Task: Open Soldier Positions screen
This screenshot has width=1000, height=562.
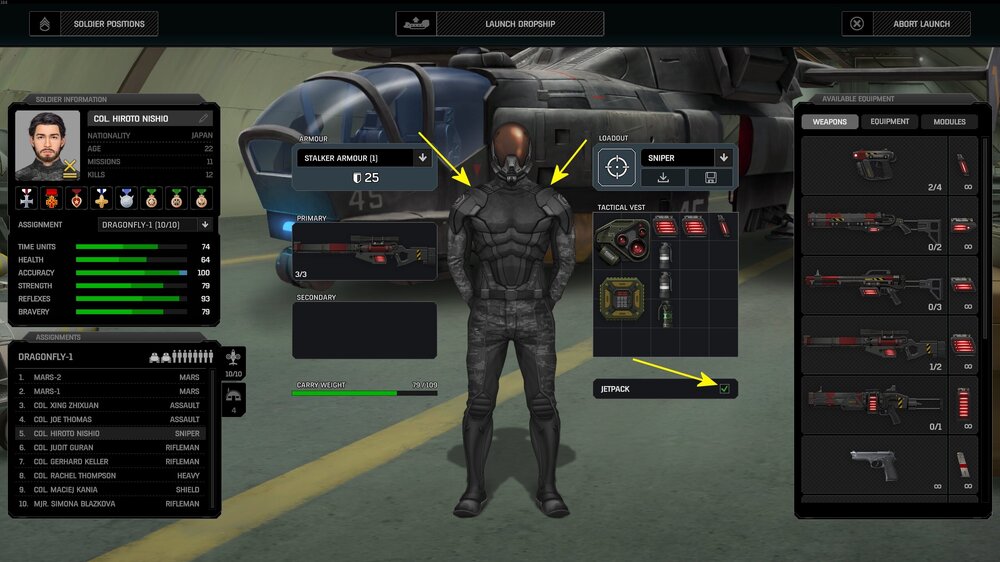Action: coord(93,23)
